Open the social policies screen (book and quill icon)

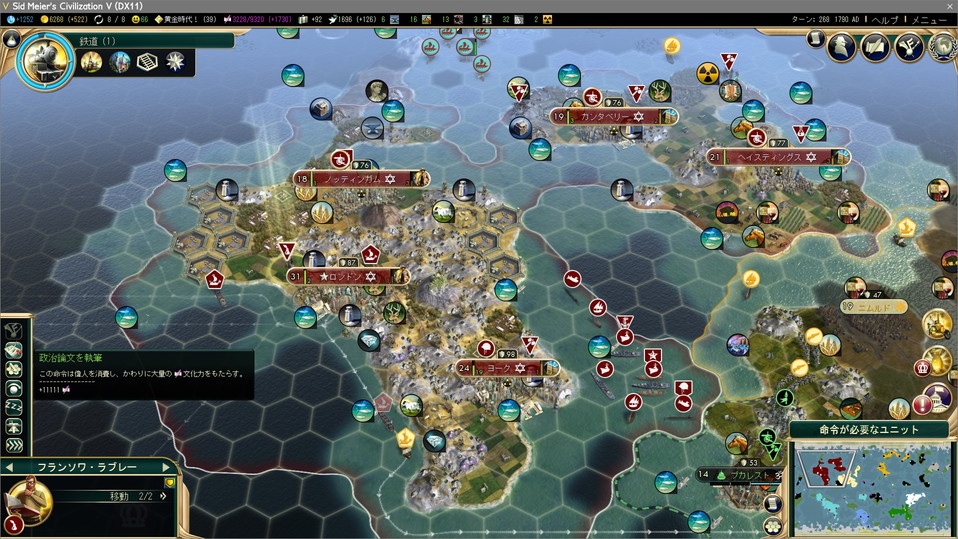coord(876,46)
